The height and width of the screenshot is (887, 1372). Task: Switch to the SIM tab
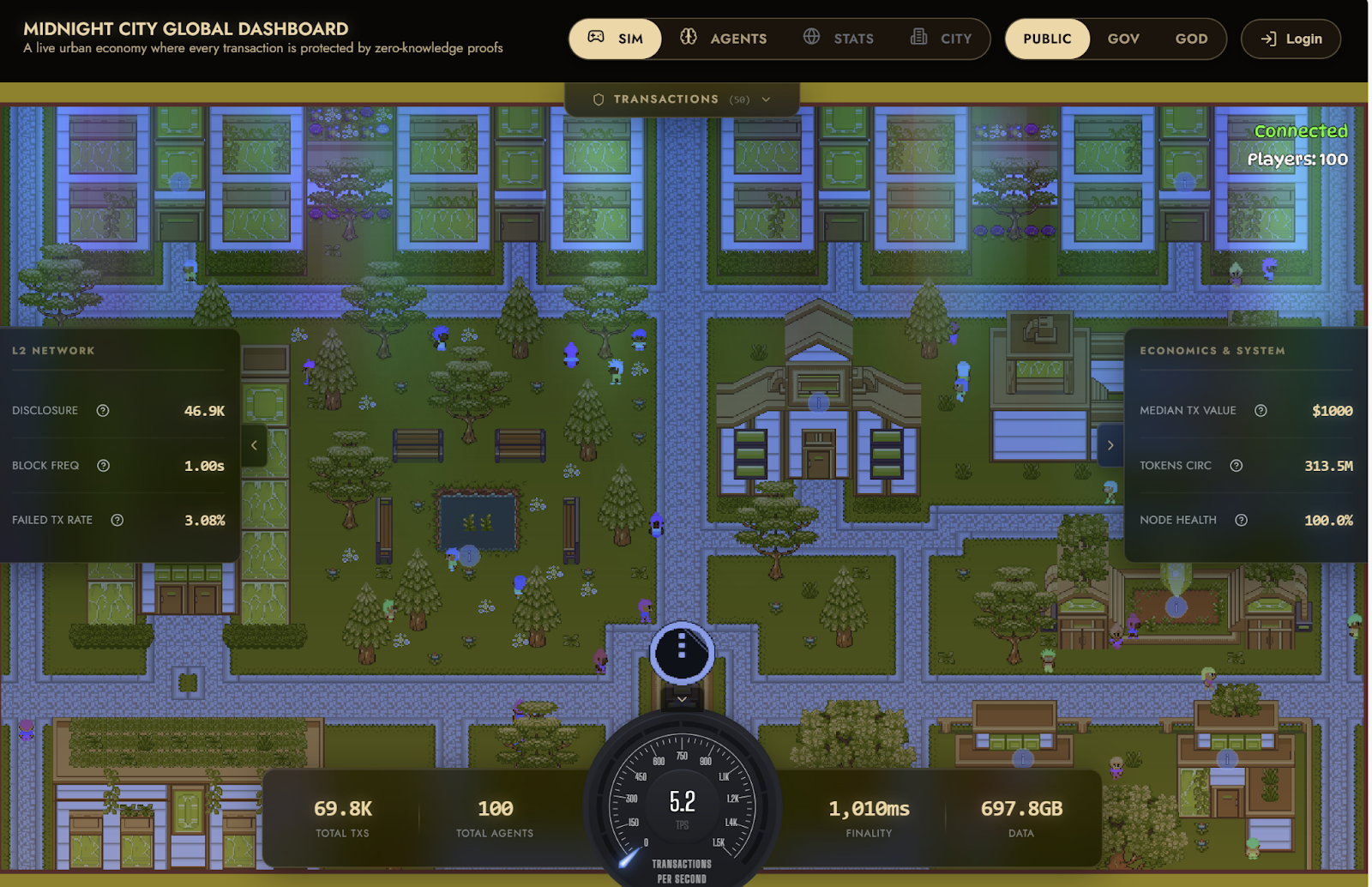616,39
